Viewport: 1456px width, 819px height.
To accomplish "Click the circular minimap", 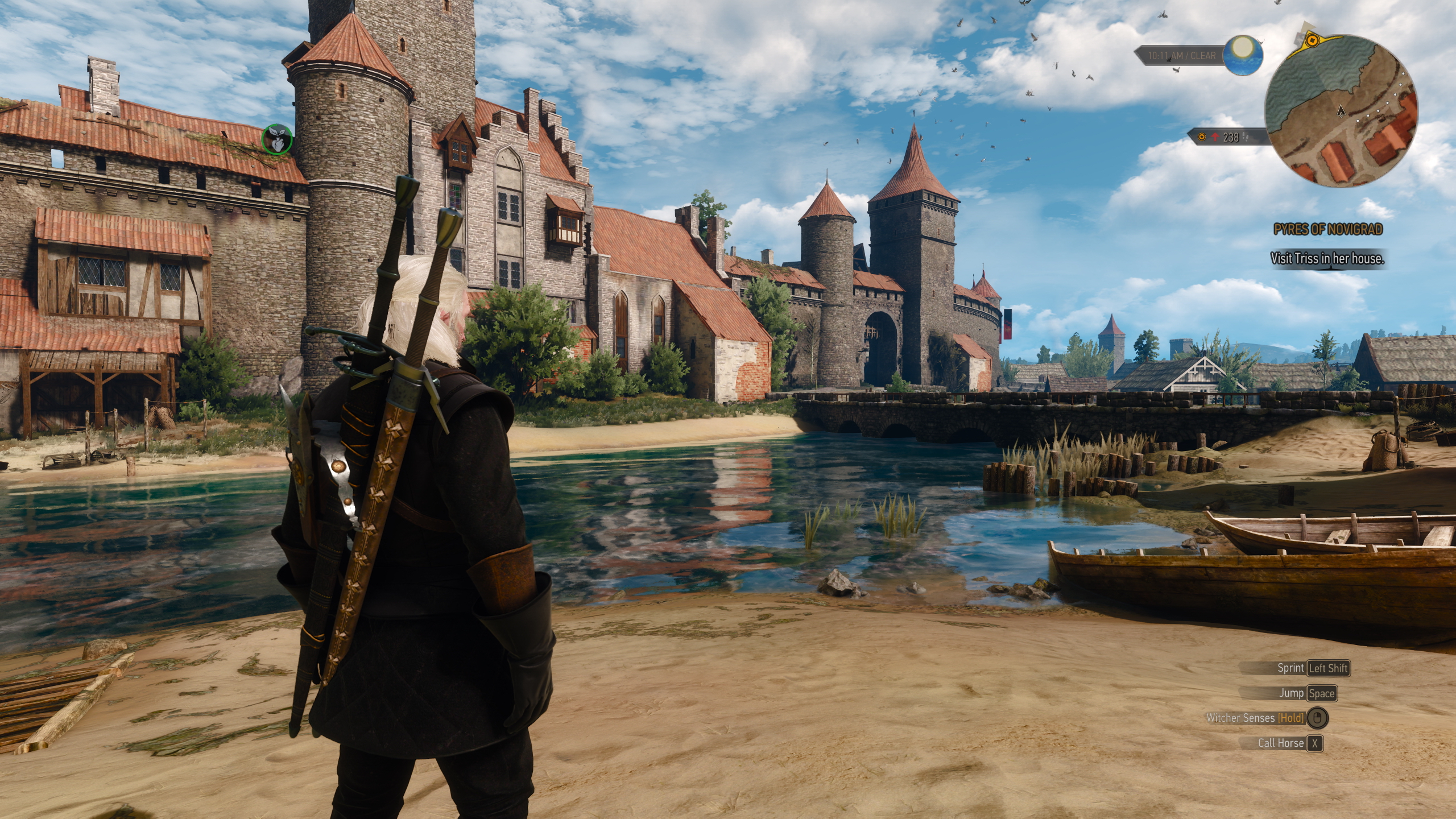I will [1341, 111].
